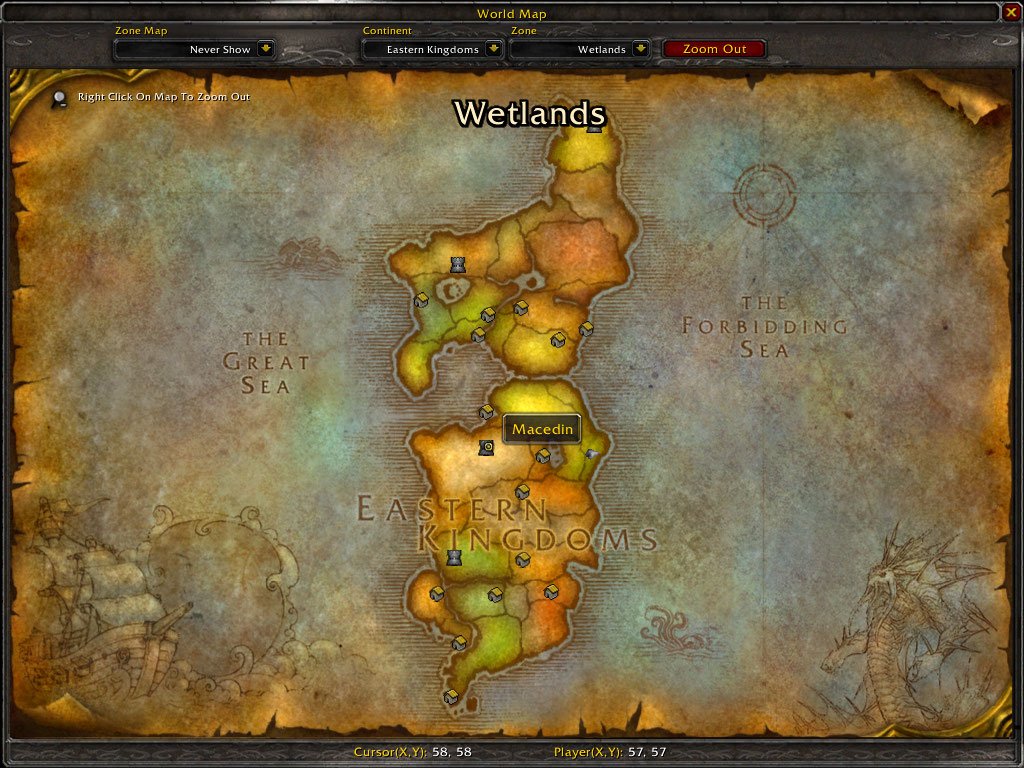
Task: Open the Eastern Kingdoms continent dropdown
Action: click(494, 49)
